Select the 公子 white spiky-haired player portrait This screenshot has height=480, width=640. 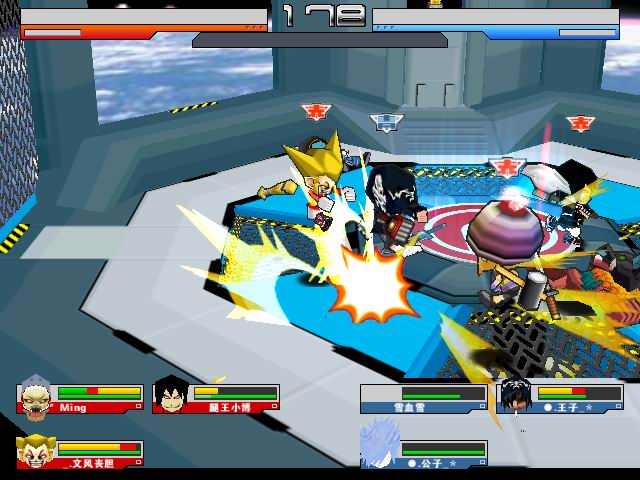tap(380, 446)
